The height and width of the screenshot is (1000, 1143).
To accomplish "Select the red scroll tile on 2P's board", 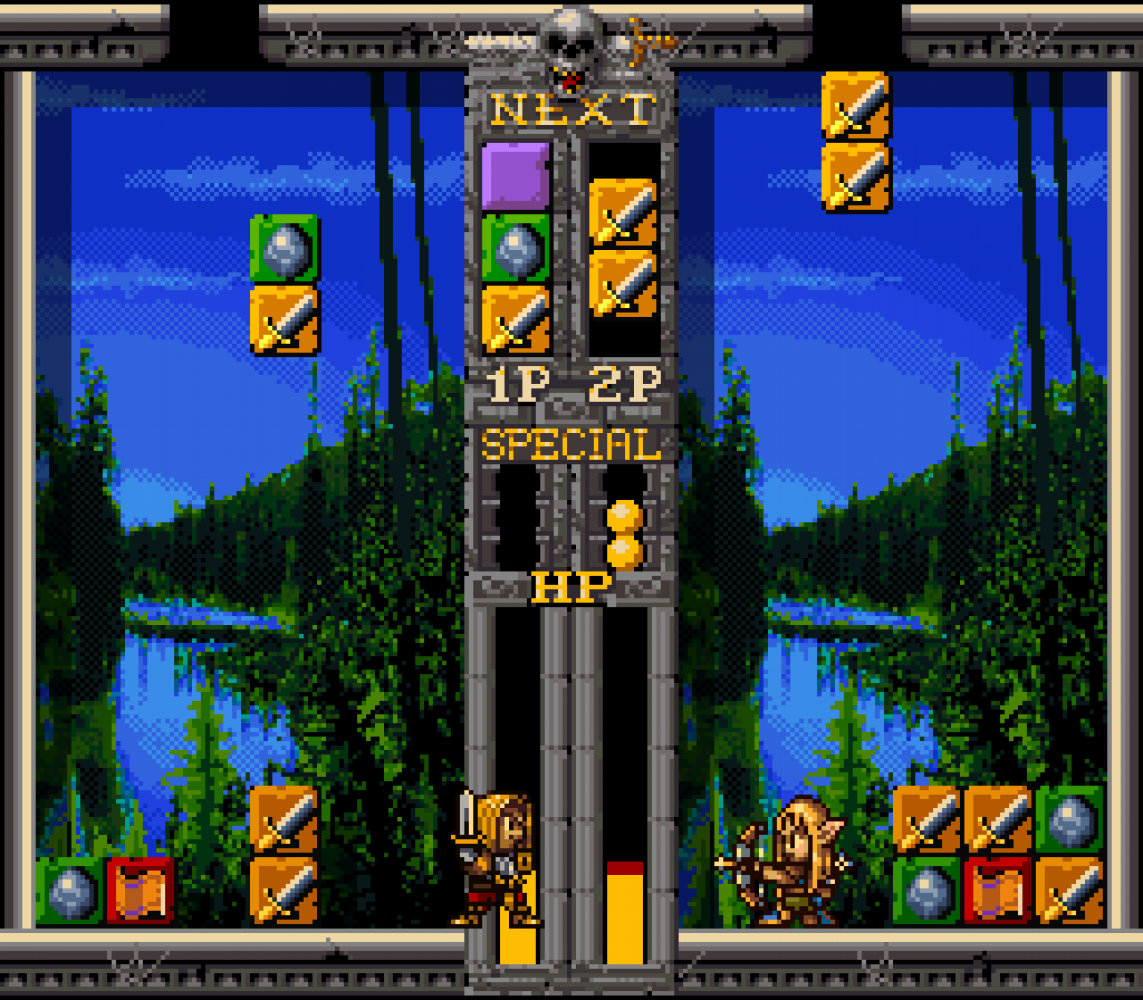I will click(998, 890).
